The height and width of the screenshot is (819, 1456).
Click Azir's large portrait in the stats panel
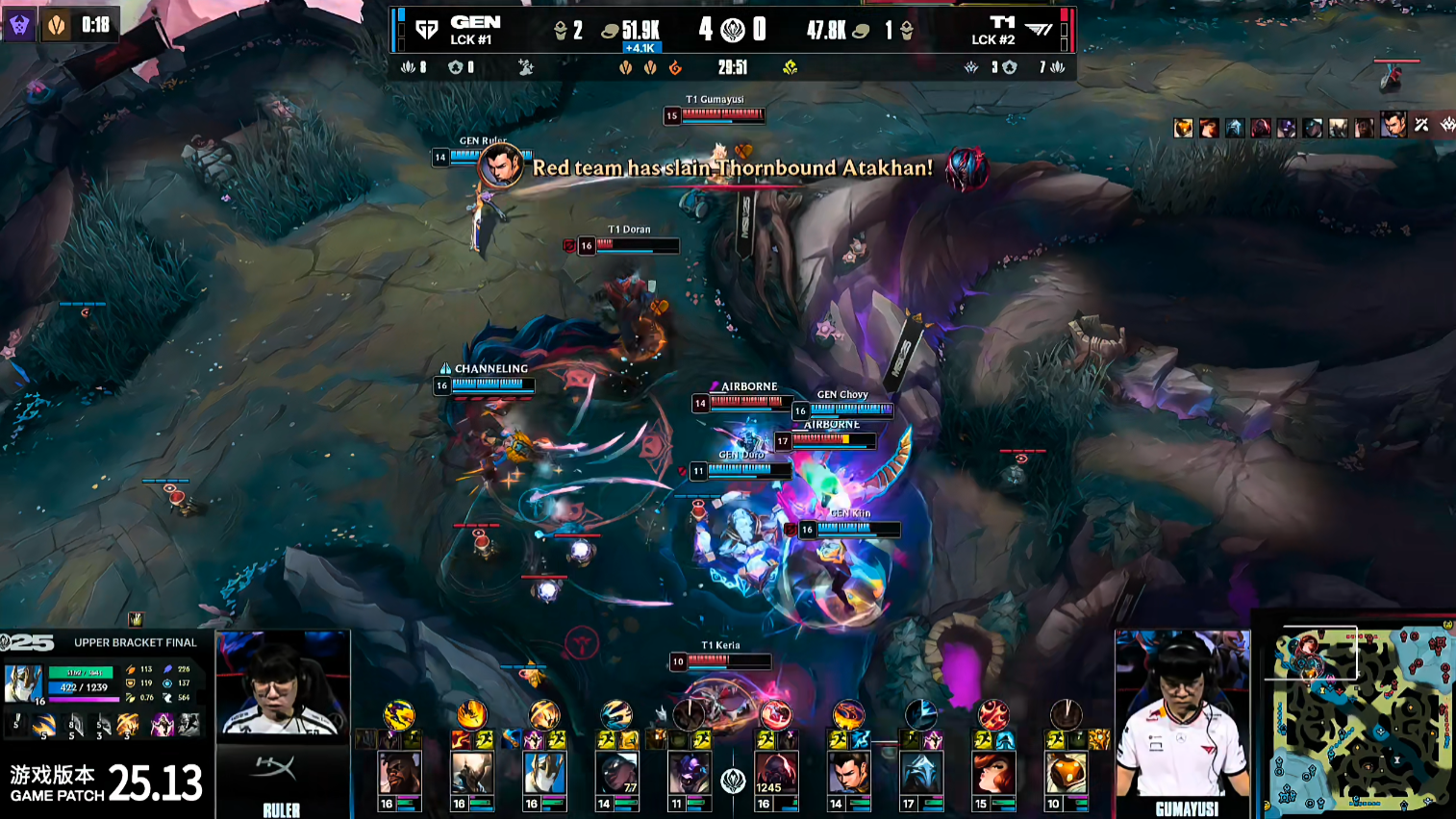[23, 684]
